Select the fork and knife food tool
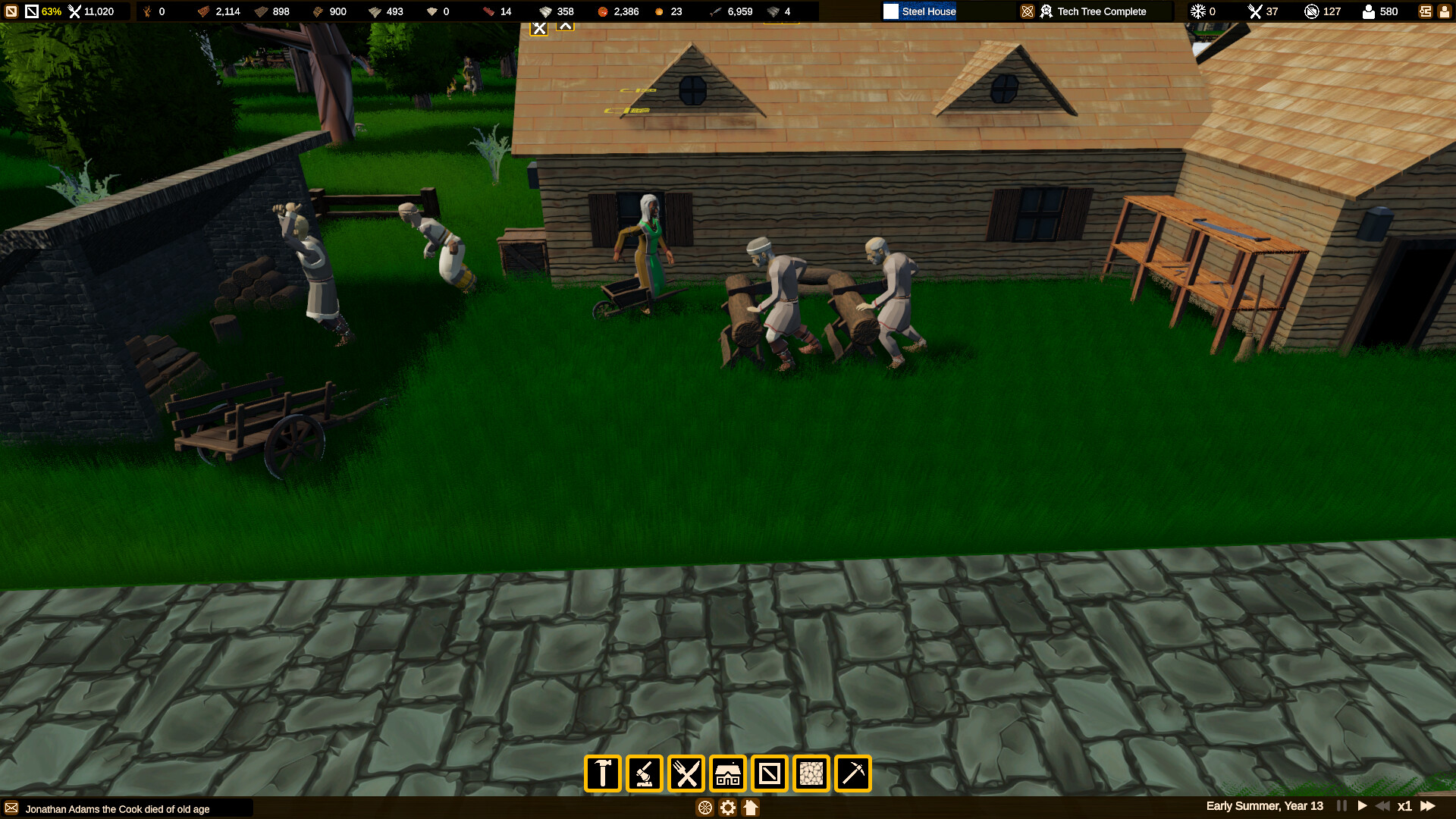Viewport: 1456px width, 819px height. (686, 773)
